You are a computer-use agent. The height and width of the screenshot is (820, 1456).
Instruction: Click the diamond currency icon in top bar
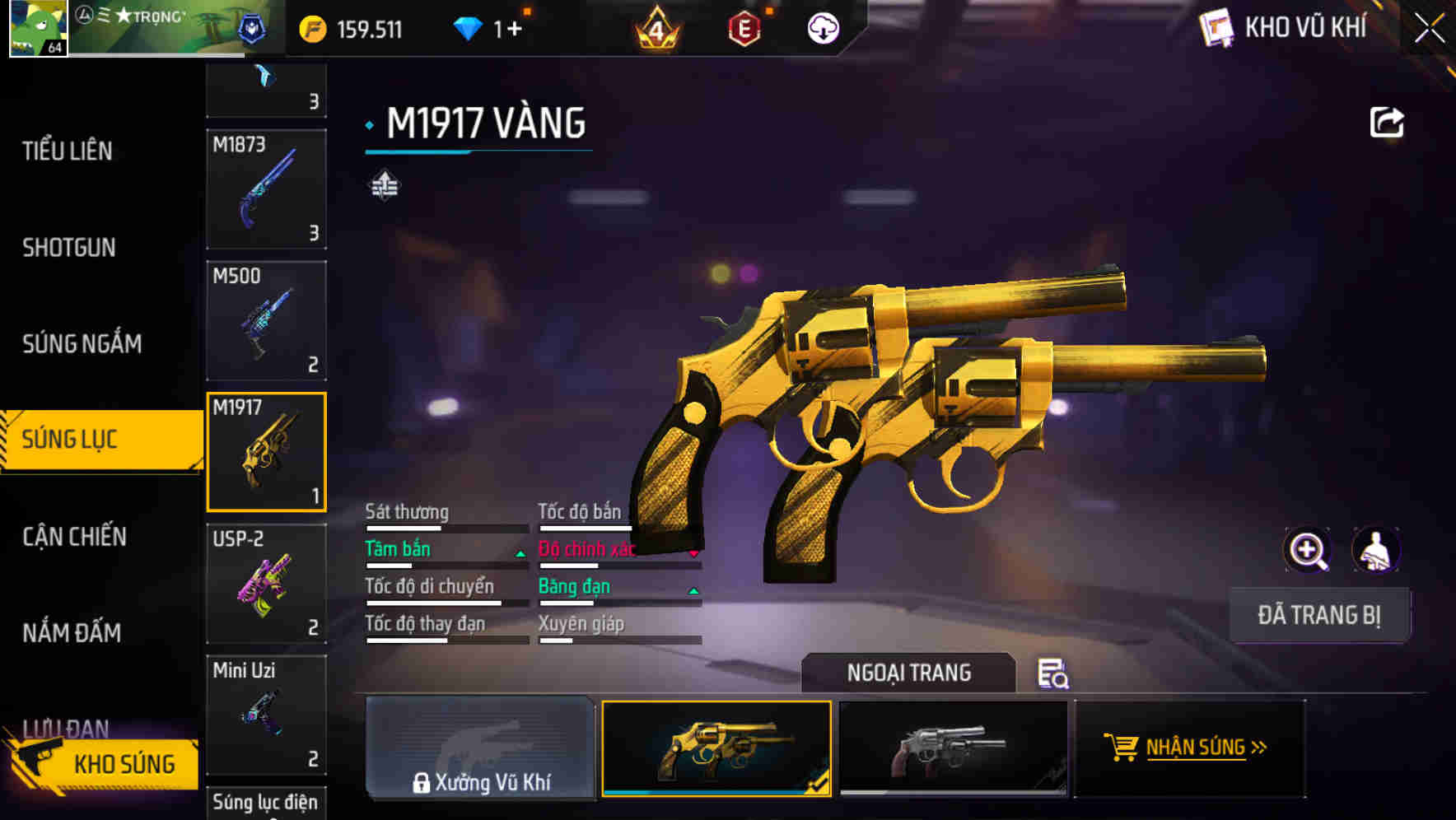click(x=470, y=27)
